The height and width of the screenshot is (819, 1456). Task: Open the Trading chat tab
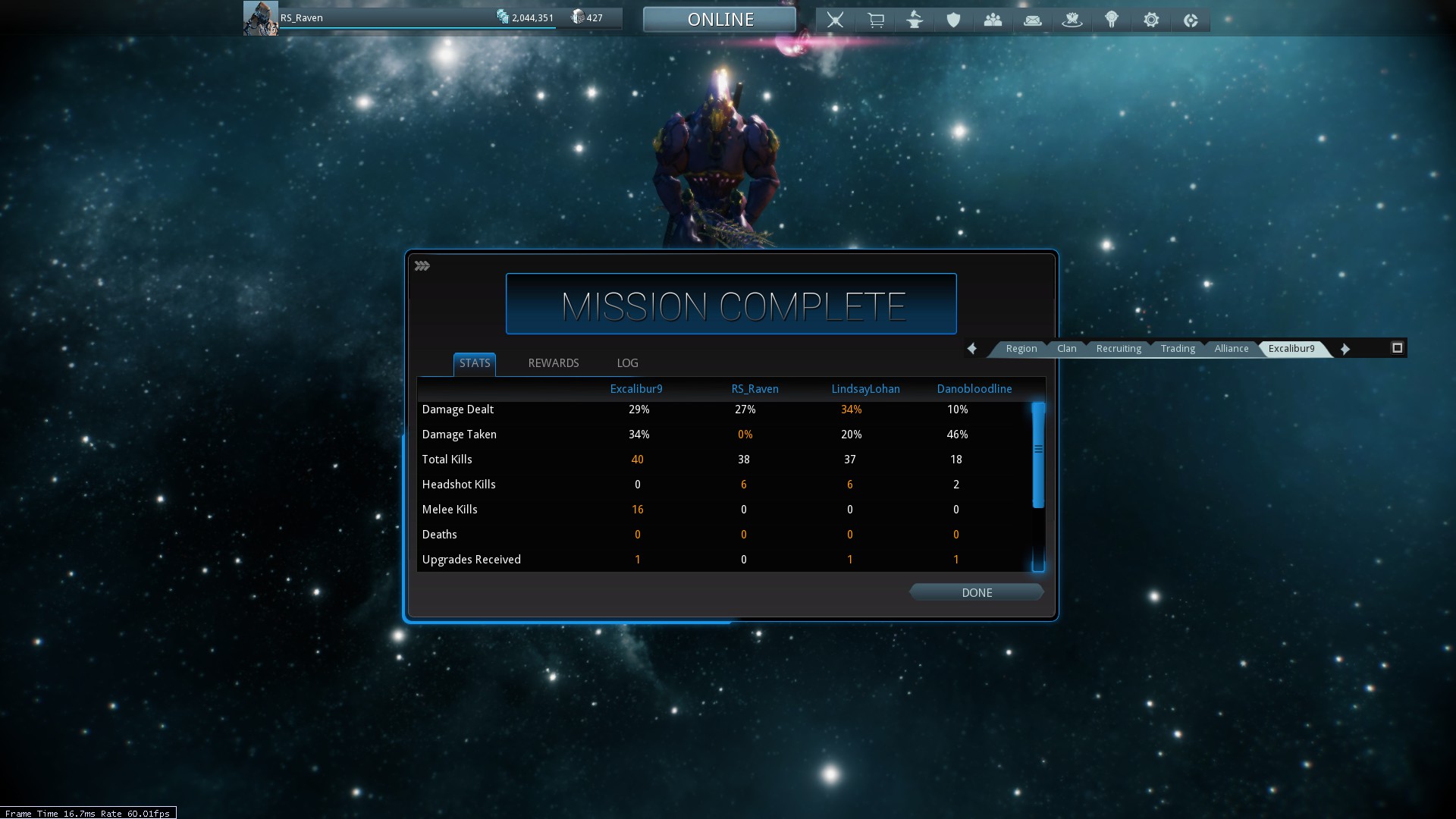point(1177,349)
